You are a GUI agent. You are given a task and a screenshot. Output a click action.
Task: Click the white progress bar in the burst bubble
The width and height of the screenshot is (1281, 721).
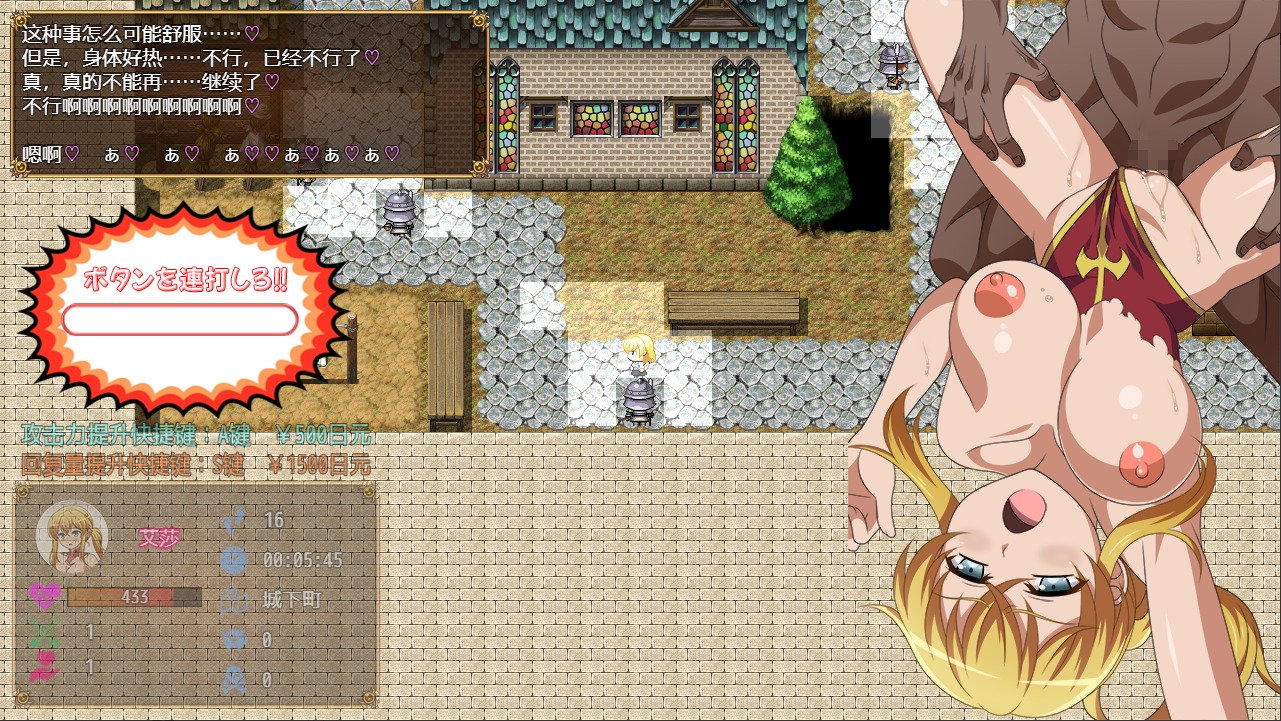click(180, 319)
